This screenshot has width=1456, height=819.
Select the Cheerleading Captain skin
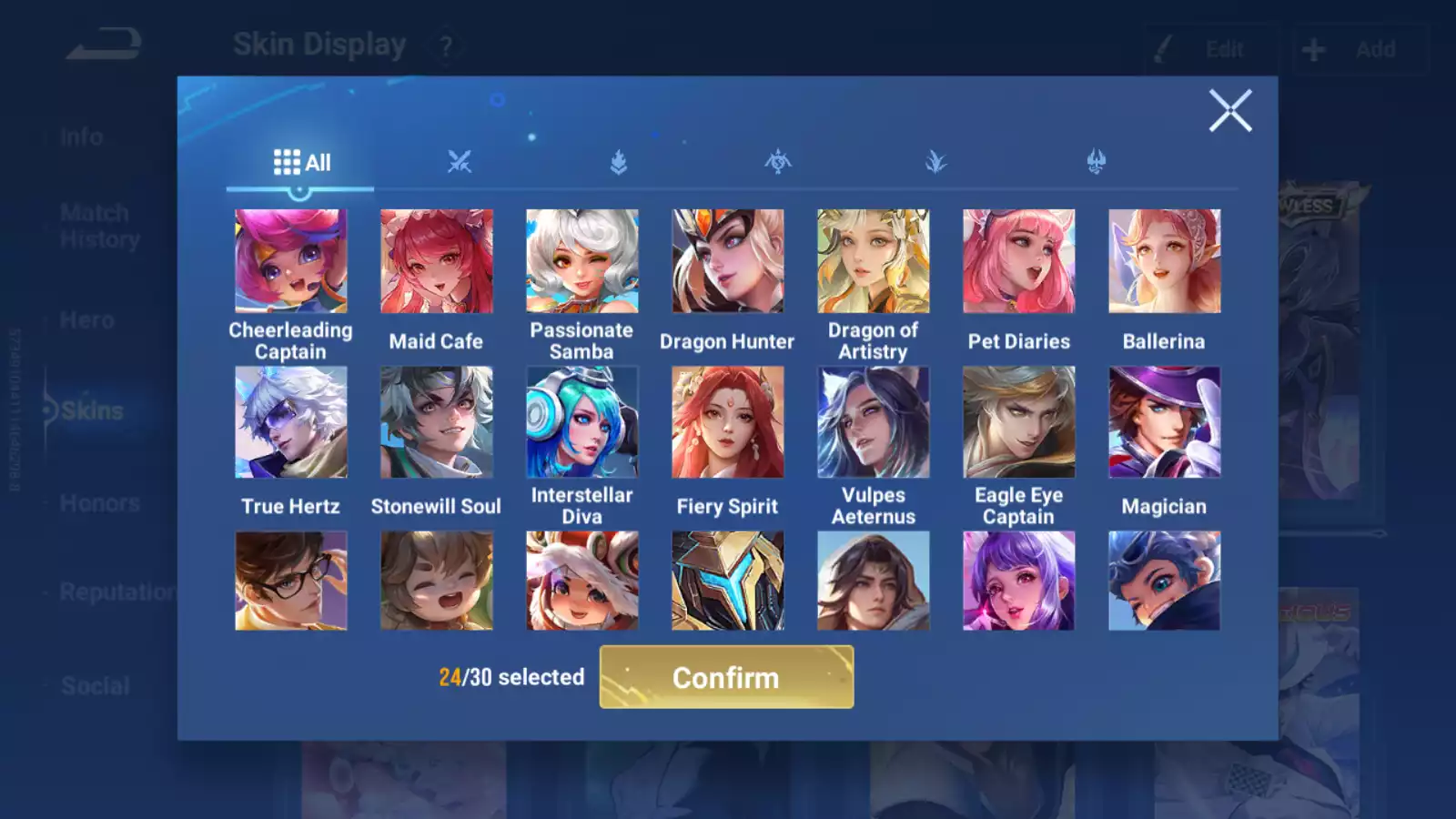(x=290, y=261)
